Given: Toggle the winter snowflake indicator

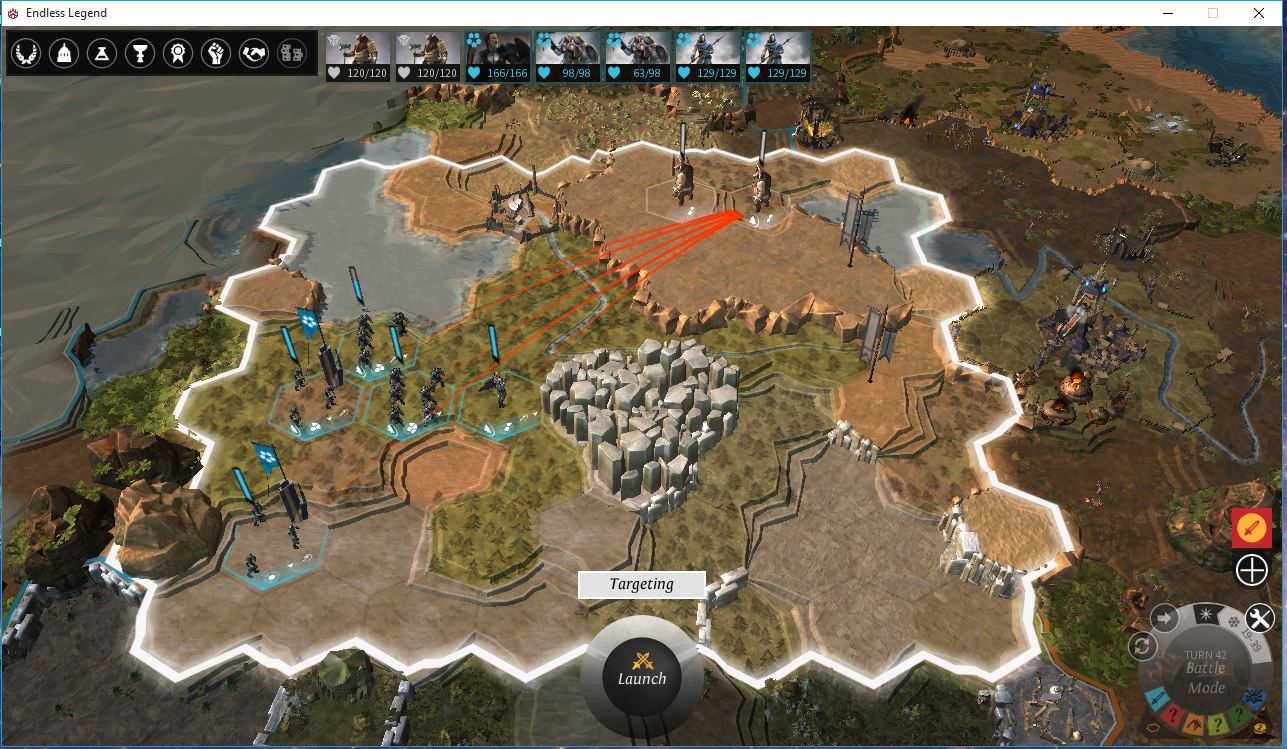Looking at the screenshot, I should 1234,622.
